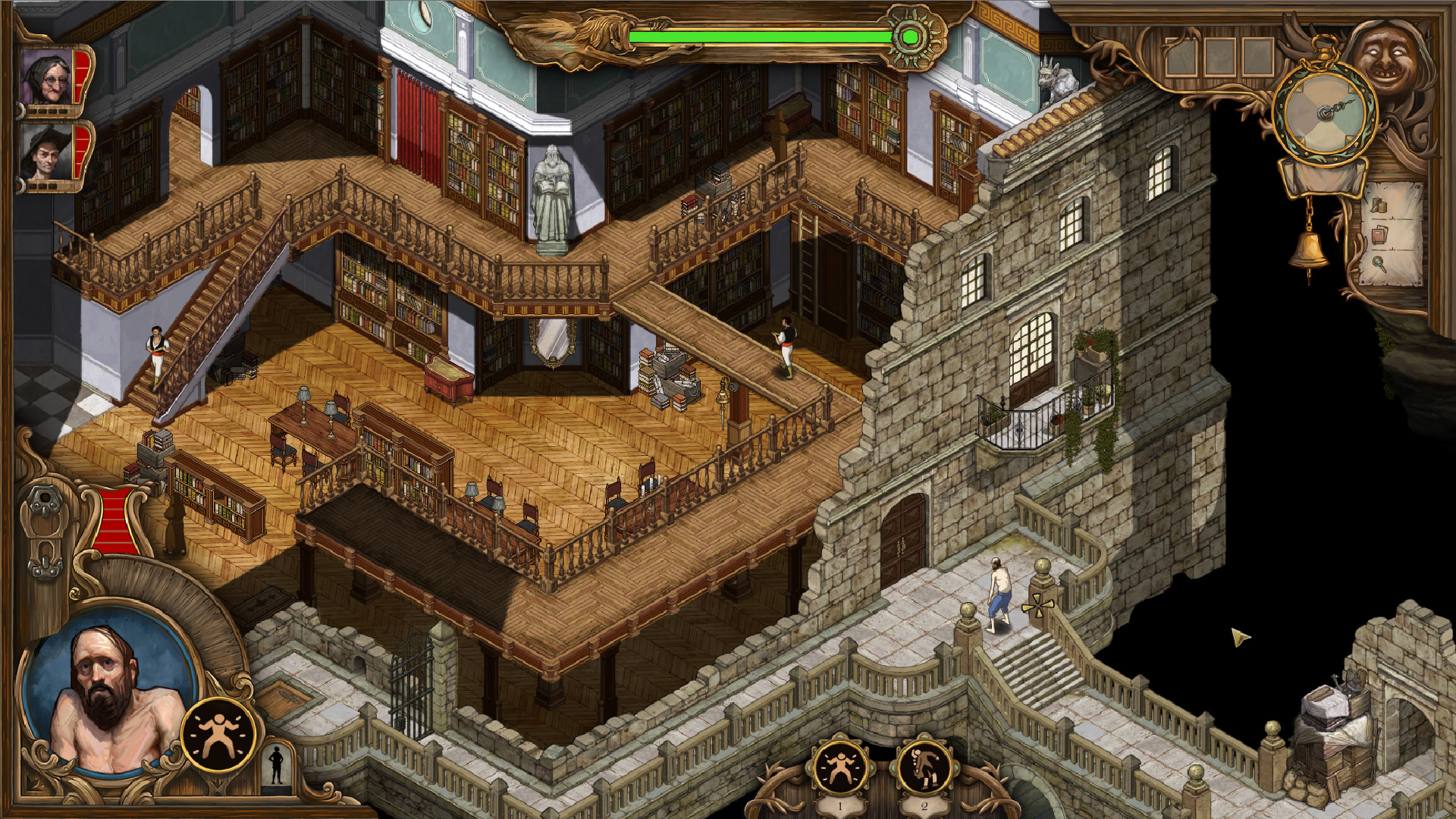Select the documents icon on the right scroll
This screenshot has height=819, width=1456.
tap(1380, 234)
